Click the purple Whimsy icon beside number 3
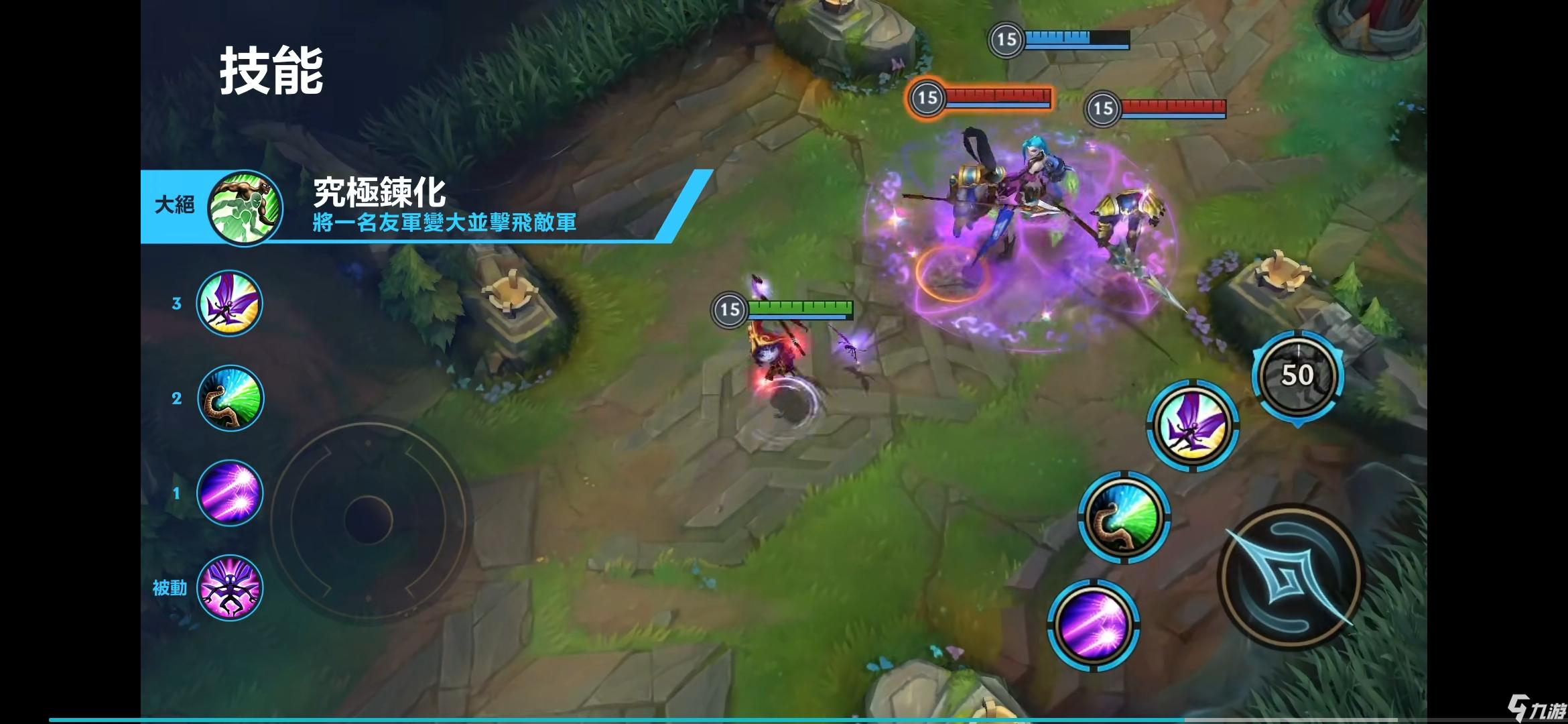 coord(230,303)
